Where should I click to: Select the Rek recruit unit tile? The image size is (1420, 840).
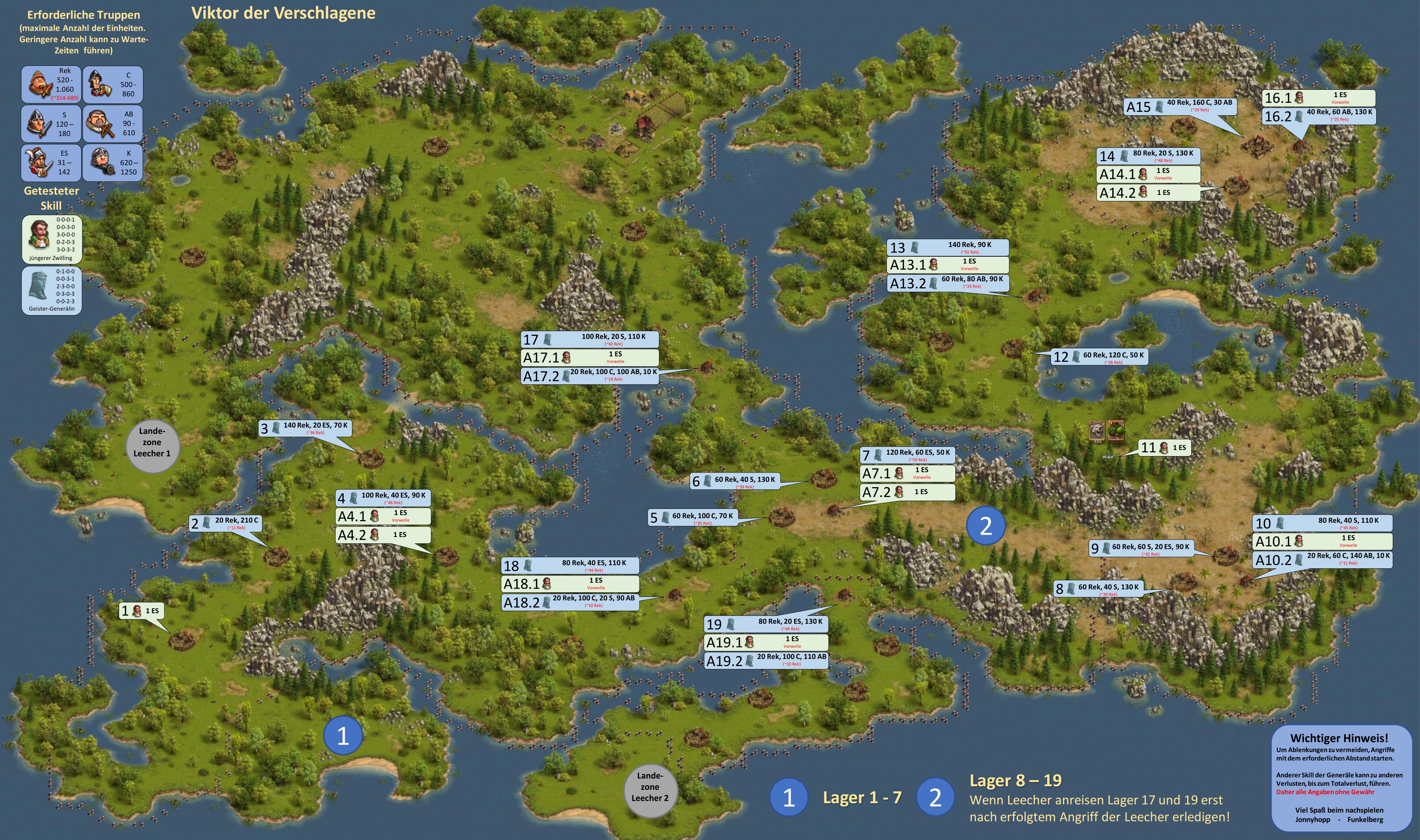click(x=51, y=84)
